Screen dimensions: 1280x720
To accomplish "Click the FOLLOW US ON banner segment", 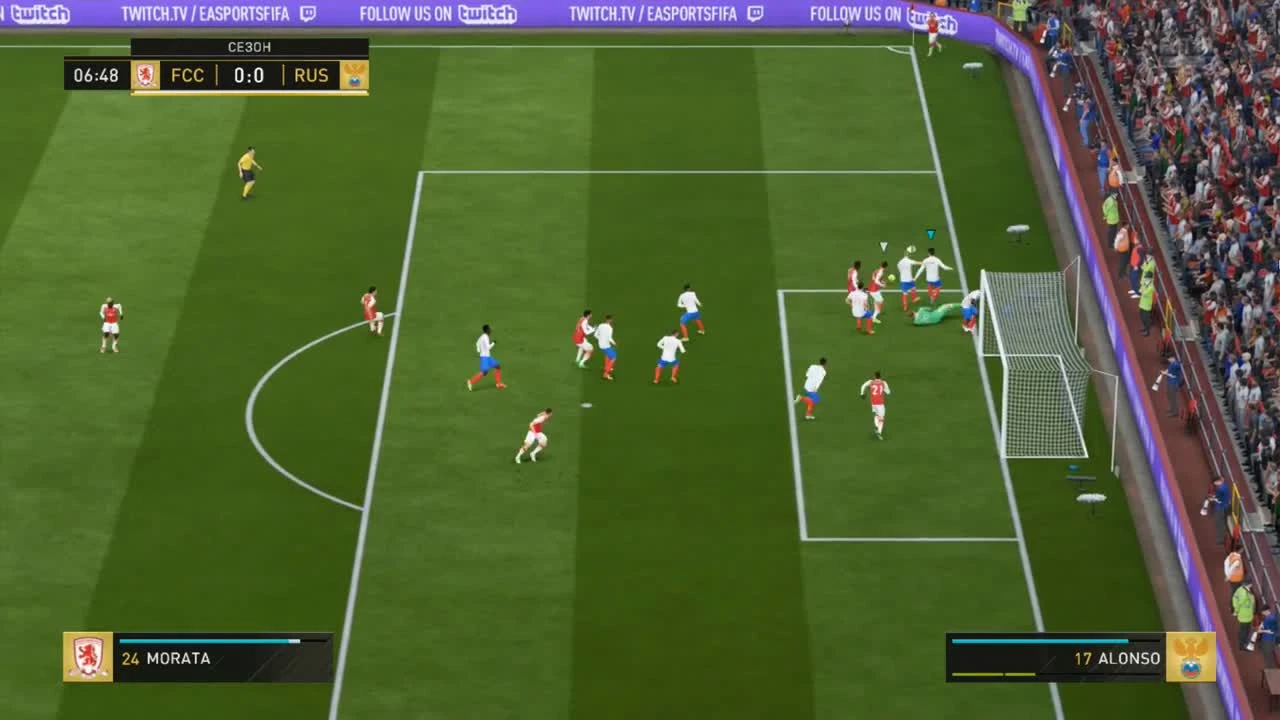I will pyautogui.click(x=408, y=15).
